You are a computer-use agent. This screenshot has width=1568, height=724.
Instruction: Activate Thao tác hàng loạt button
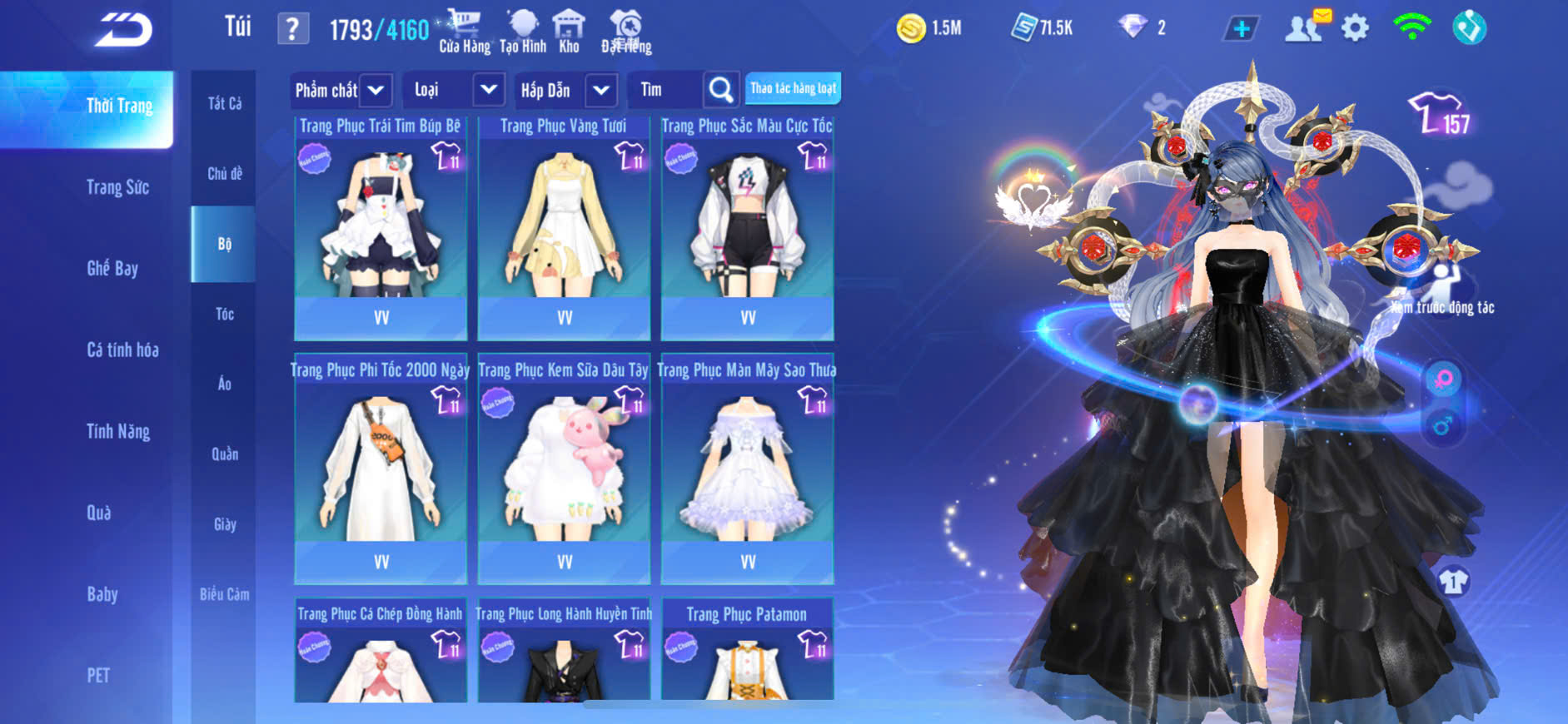pos(793,88)
